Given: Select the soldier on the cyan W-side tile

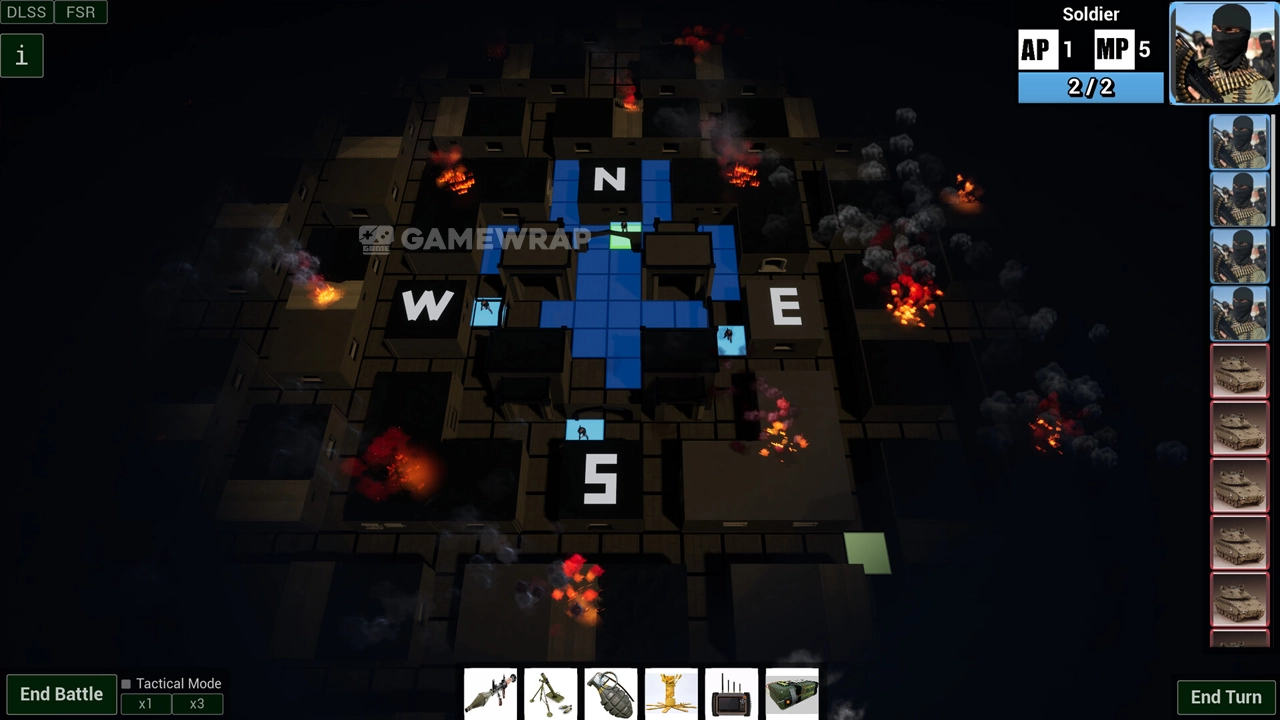Looking at the screenshot, I should (487, 311).
